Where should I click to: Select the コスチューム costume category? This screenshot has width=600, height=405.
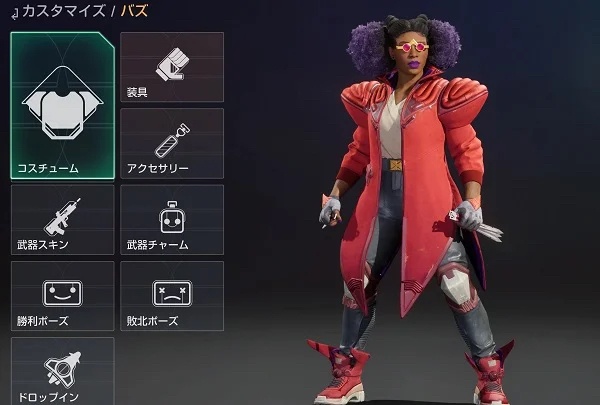(x=62, y=105)
